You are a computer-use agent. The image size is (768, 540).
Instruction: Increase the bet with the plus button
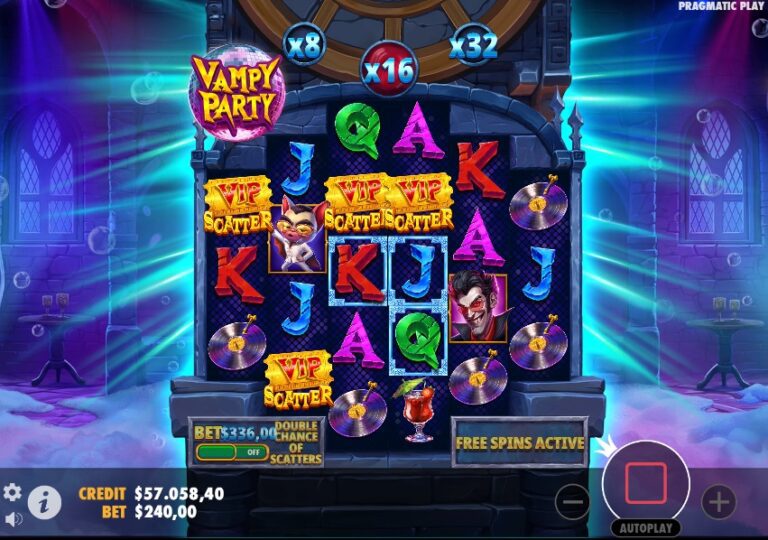tap(718, 501)
